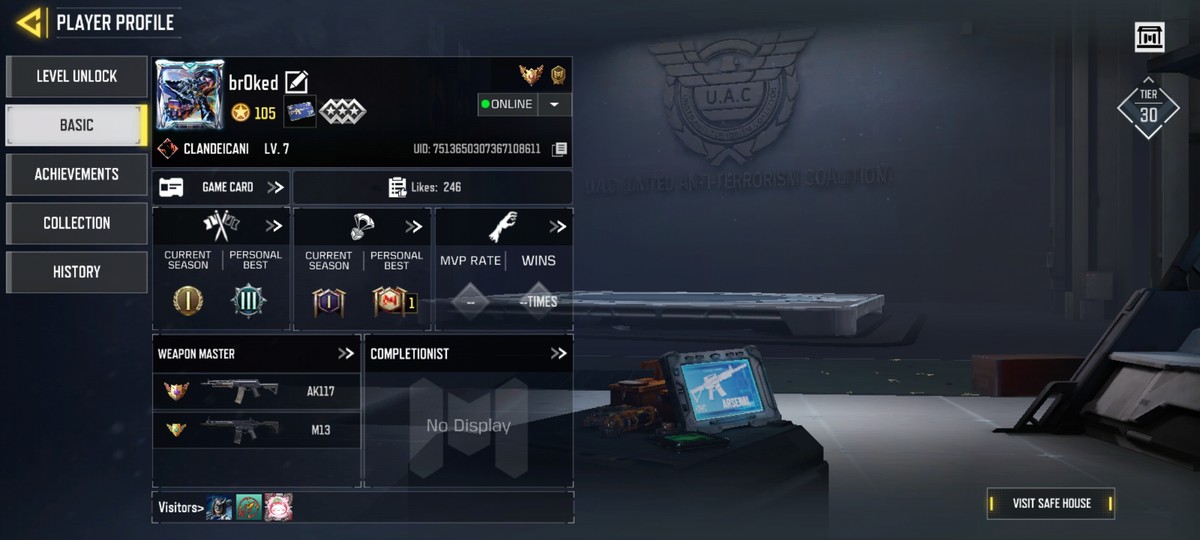1200x540 pixels.
Task: Copy the UID number
Action: tap(560, 149)
